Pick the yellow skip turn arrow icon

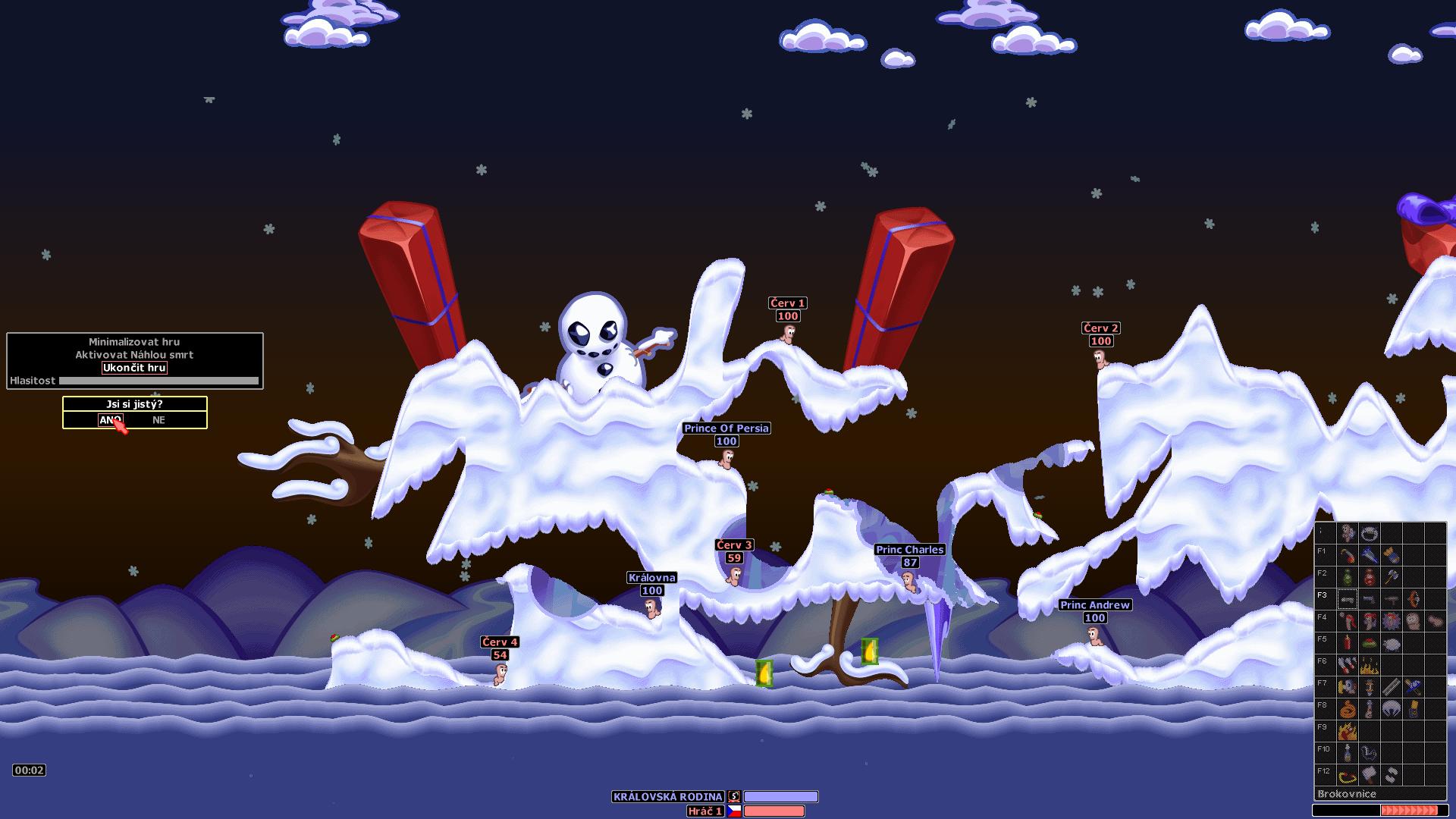(1348, 775)
